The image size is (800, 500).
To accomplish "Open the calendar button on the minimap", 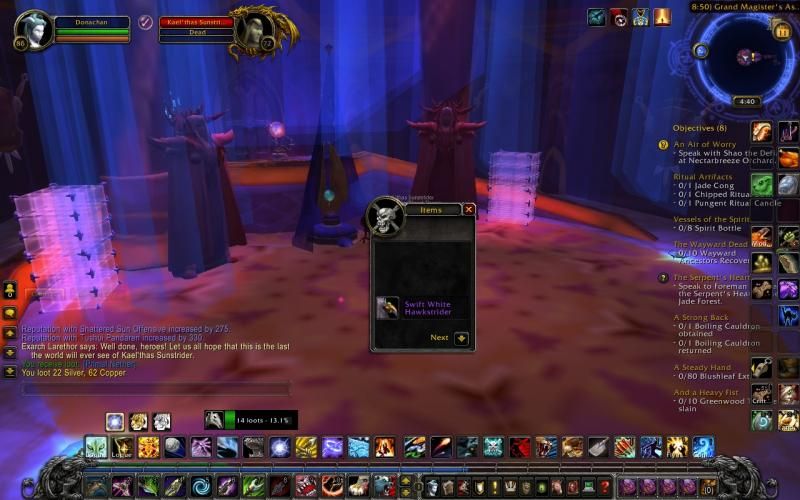I will click(x=781, y=31).
